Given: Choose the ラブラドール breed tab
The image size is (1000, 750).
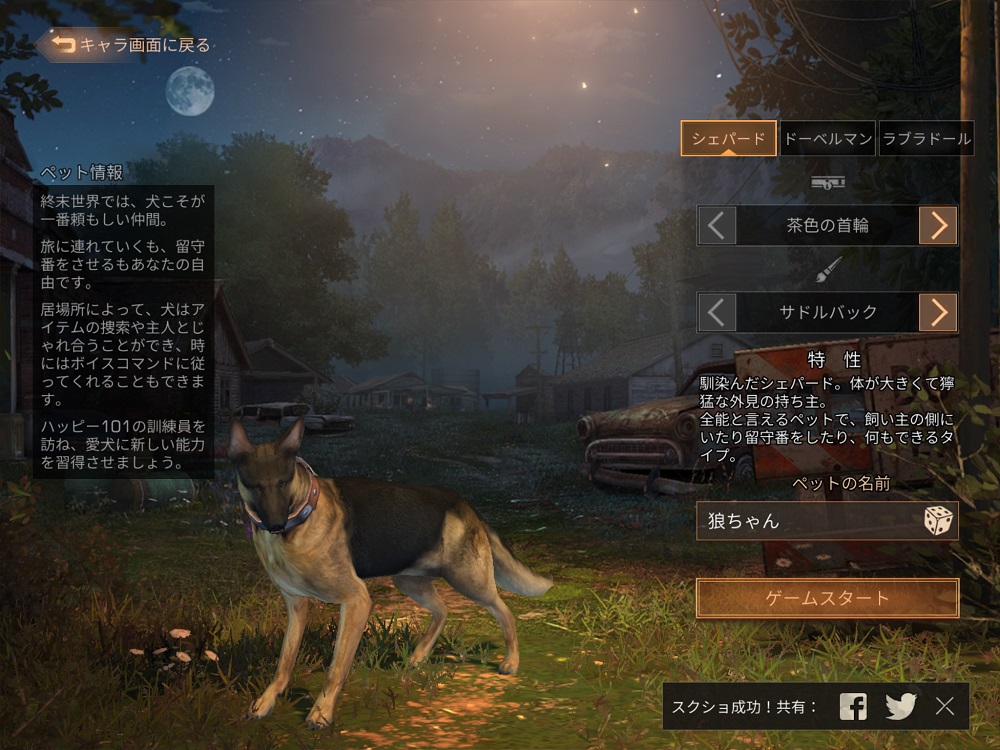Looking at the screenshot, I should click(927, 139).
